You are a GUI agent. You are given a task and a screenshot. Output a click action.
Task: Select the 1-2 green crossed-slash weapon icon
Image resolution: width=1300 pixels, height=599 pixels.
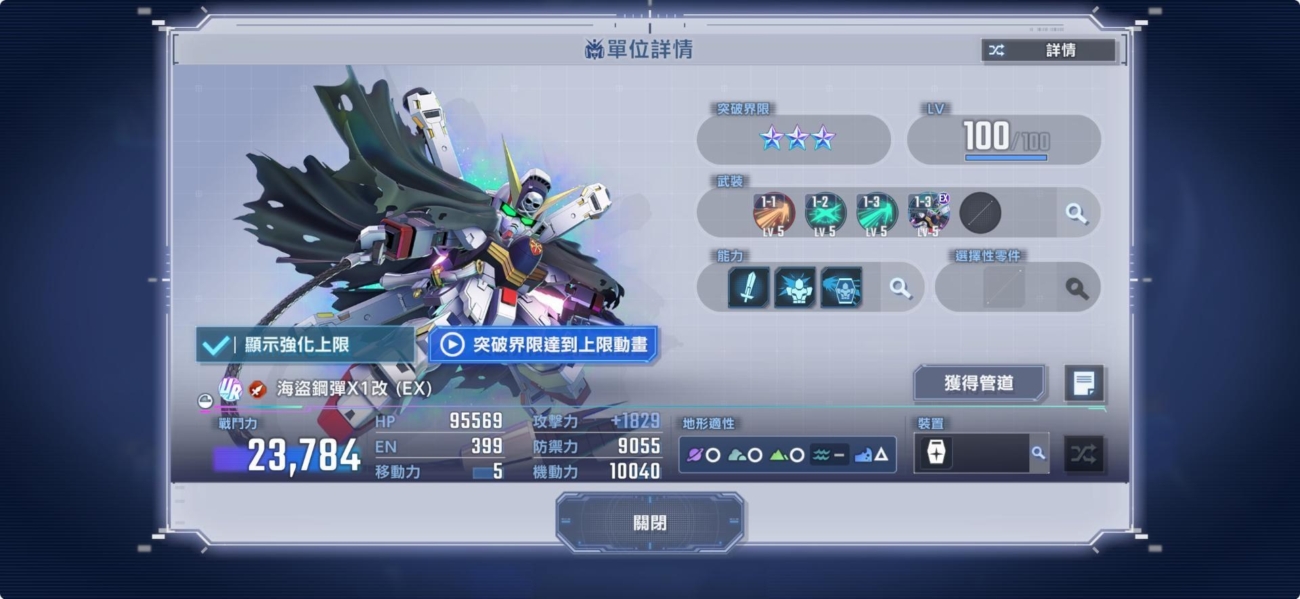(x=825, y=212)
